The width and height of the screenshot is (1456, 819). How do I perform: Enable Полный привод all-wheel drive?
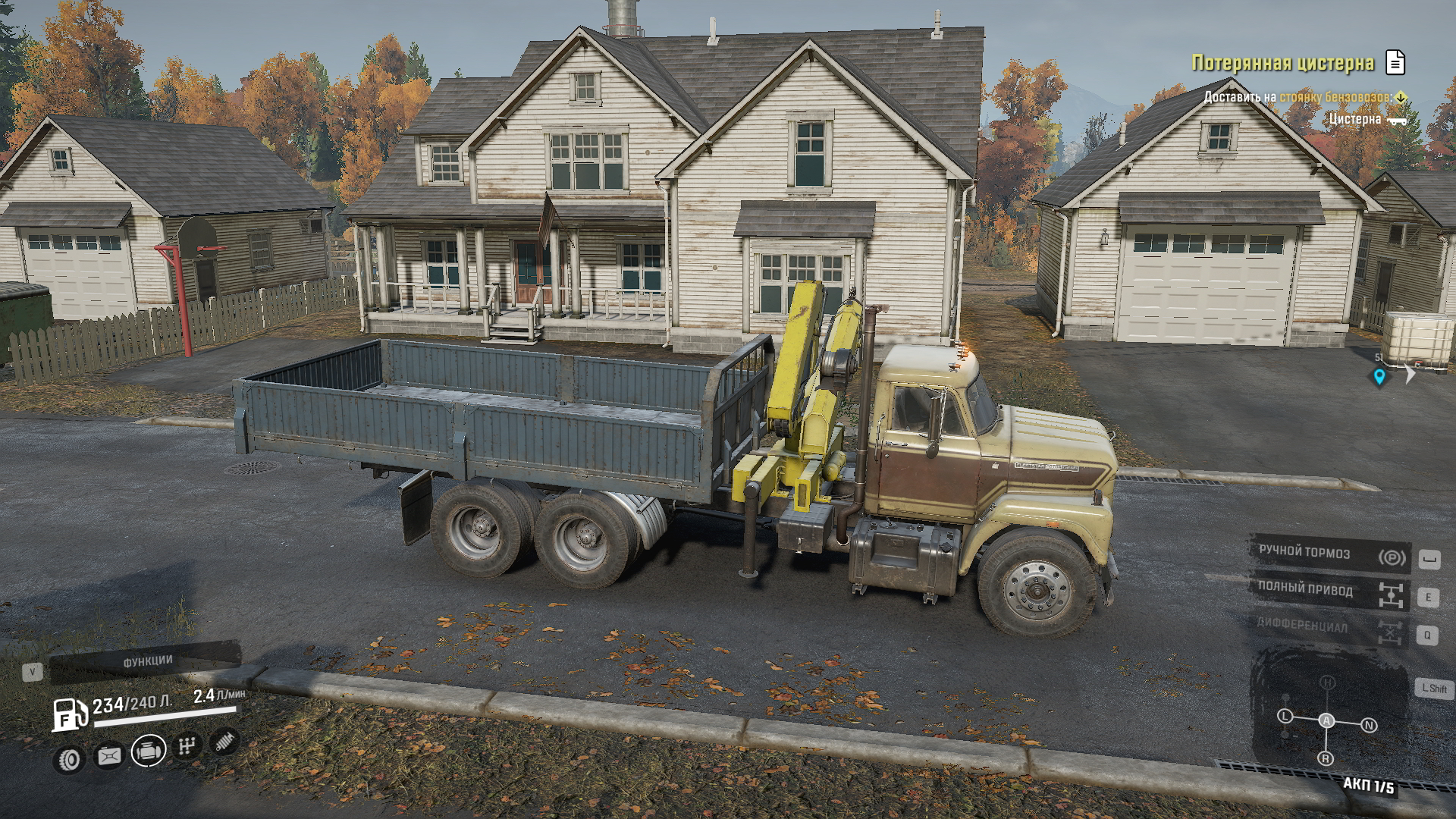(x=1329, y=591)
